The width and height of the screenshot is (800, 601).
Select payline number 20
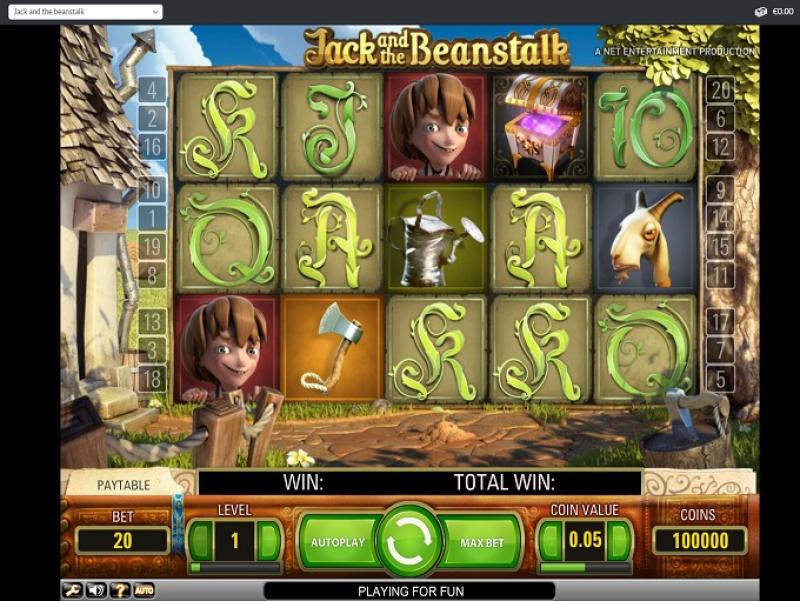pyautogui.click(x=719, y=89)
